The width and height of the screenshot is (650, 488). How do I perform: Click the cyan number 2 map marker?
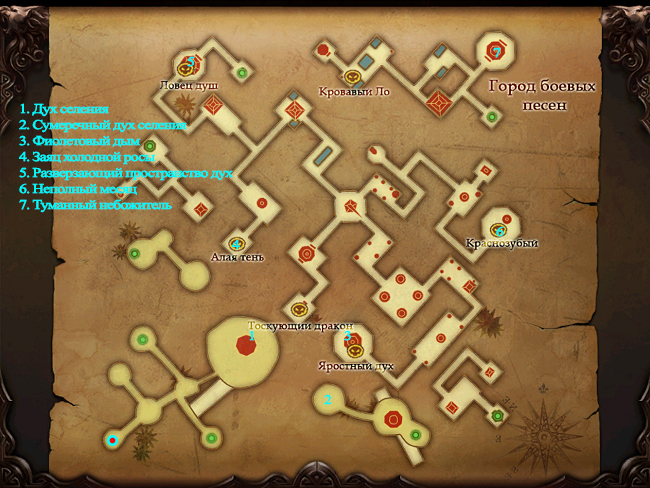pos(328,400)
